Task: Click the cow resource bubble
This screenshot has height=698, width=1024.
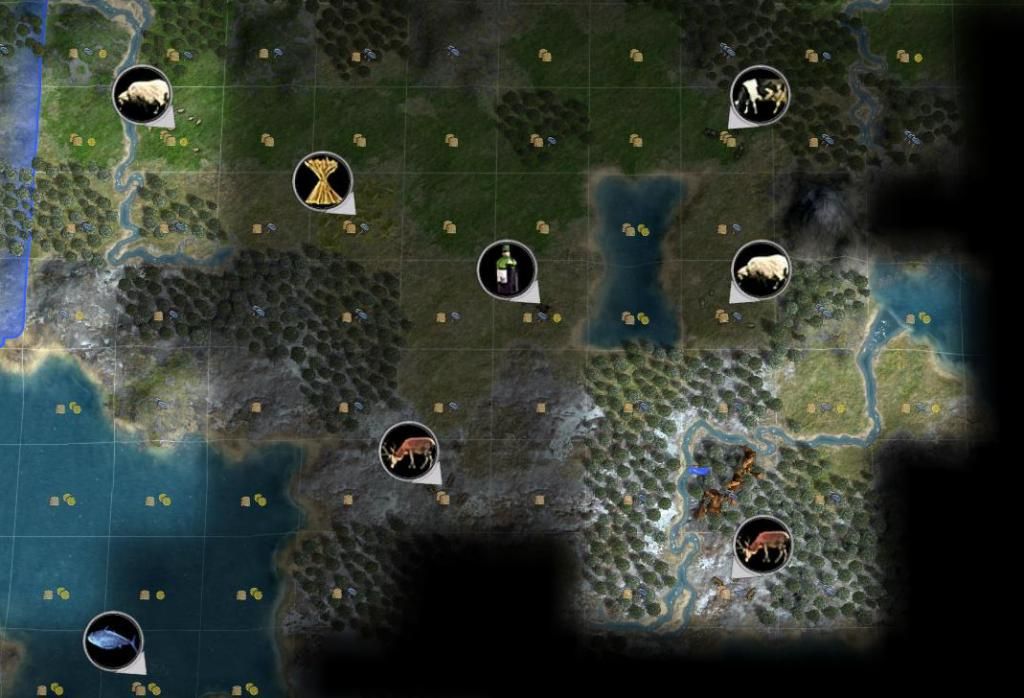Action: tap(760, 95)
